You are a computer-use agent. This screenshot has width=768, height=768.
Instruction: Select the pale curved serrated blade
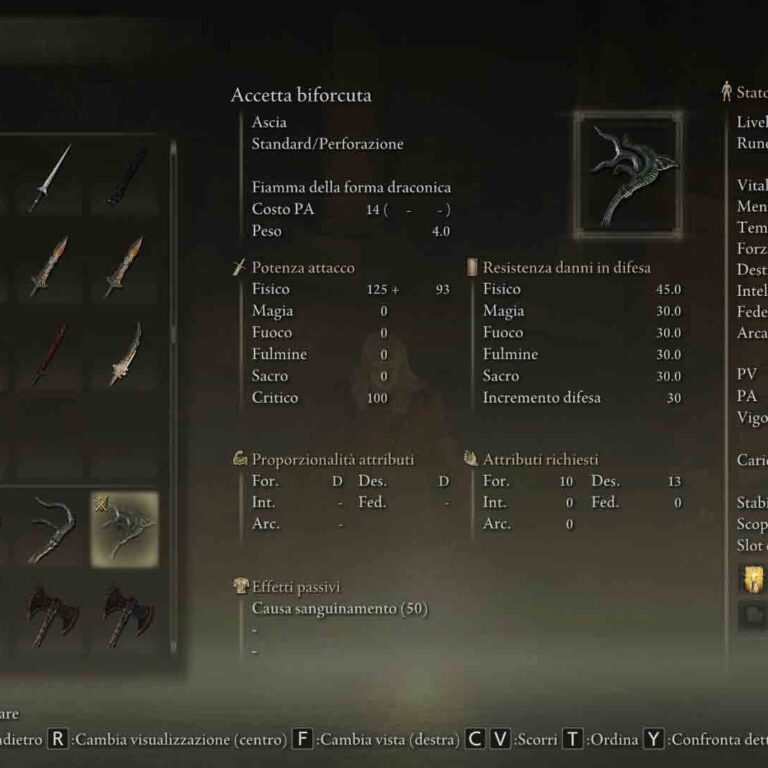tap(126, 354)
